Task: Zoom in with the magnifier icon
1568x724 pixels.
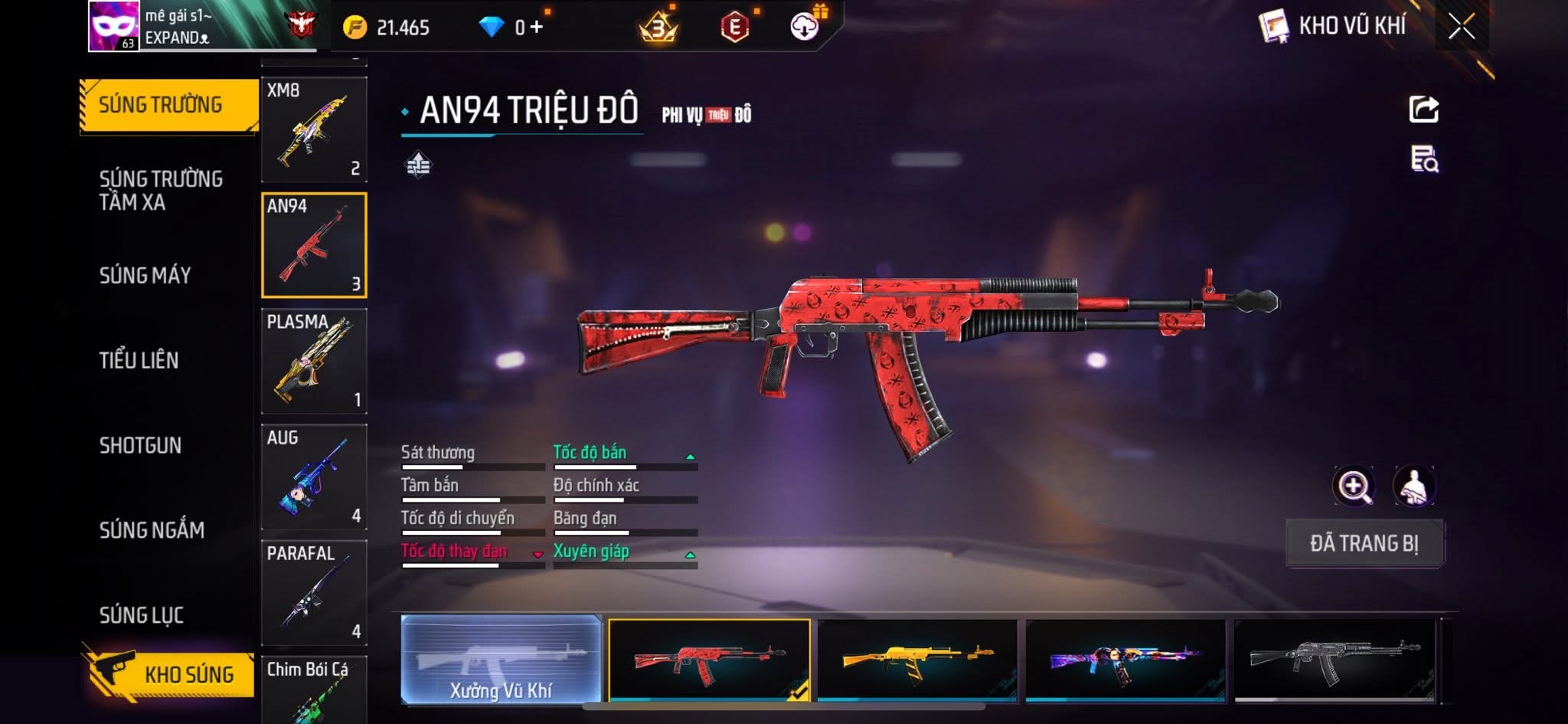Action: pos(1354,486)
